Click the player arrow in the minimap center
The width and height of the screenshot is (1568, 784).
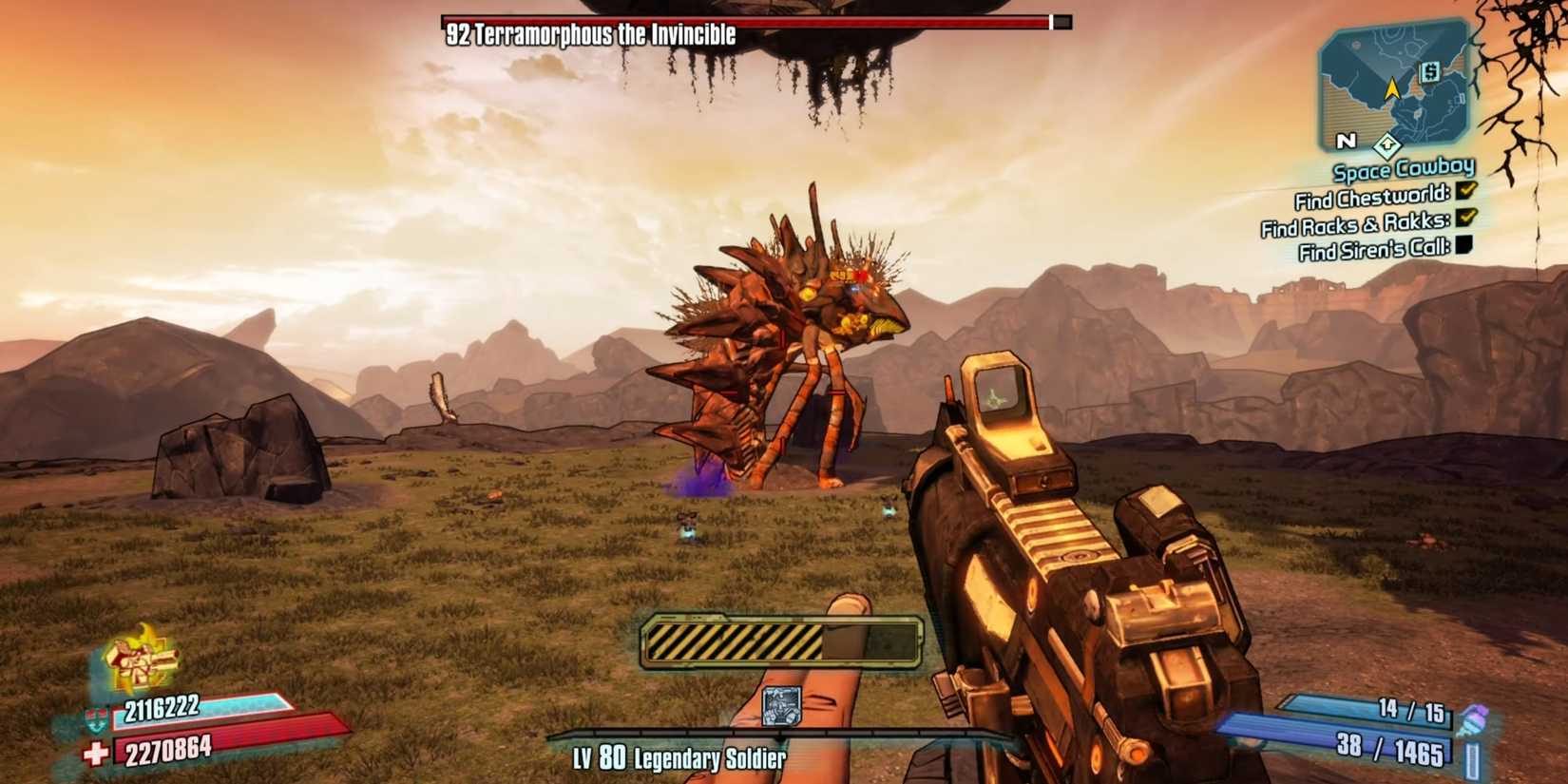pyautogui.click(x=1391, y=90)
